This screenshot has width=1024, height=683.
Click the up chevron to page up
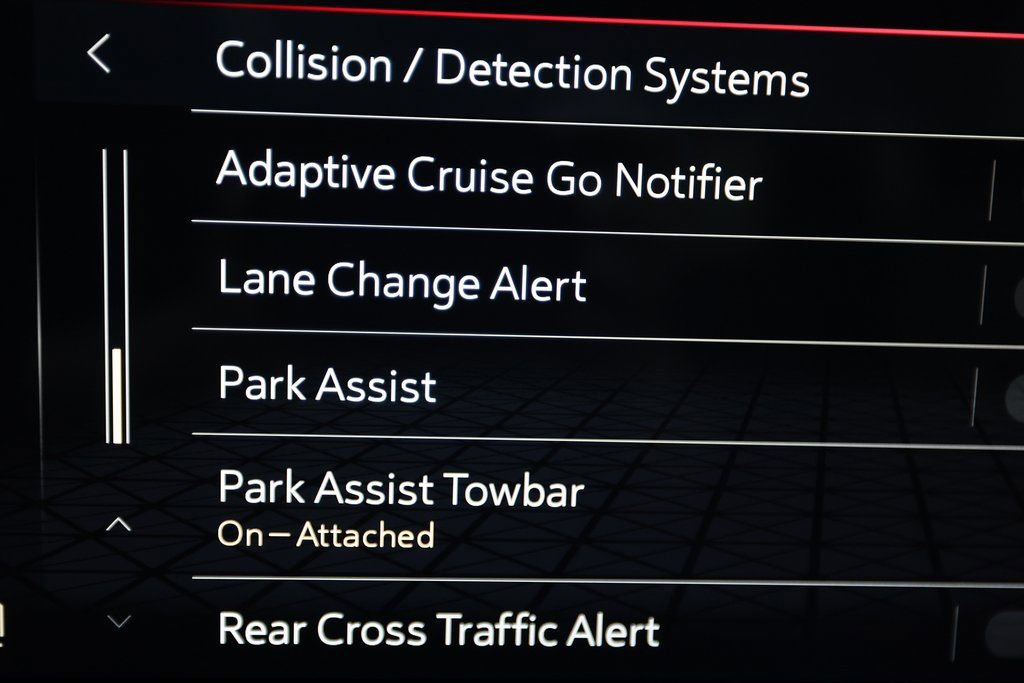(118, 524)
